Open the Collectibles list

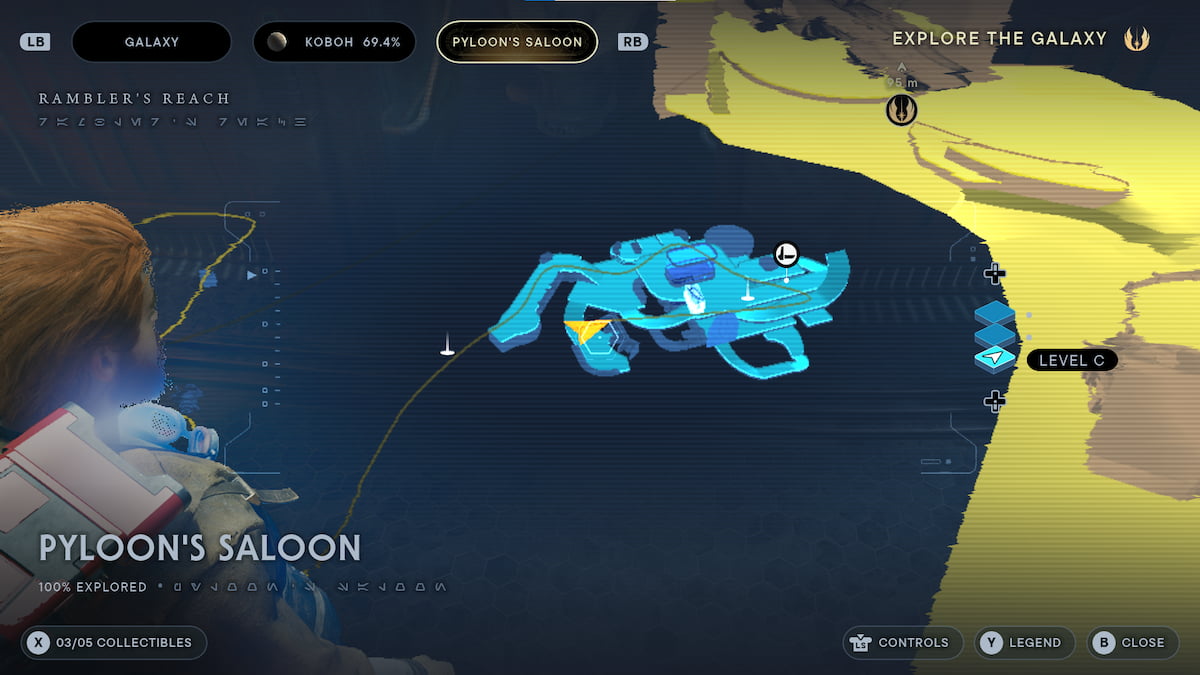(x=114, y=642)
